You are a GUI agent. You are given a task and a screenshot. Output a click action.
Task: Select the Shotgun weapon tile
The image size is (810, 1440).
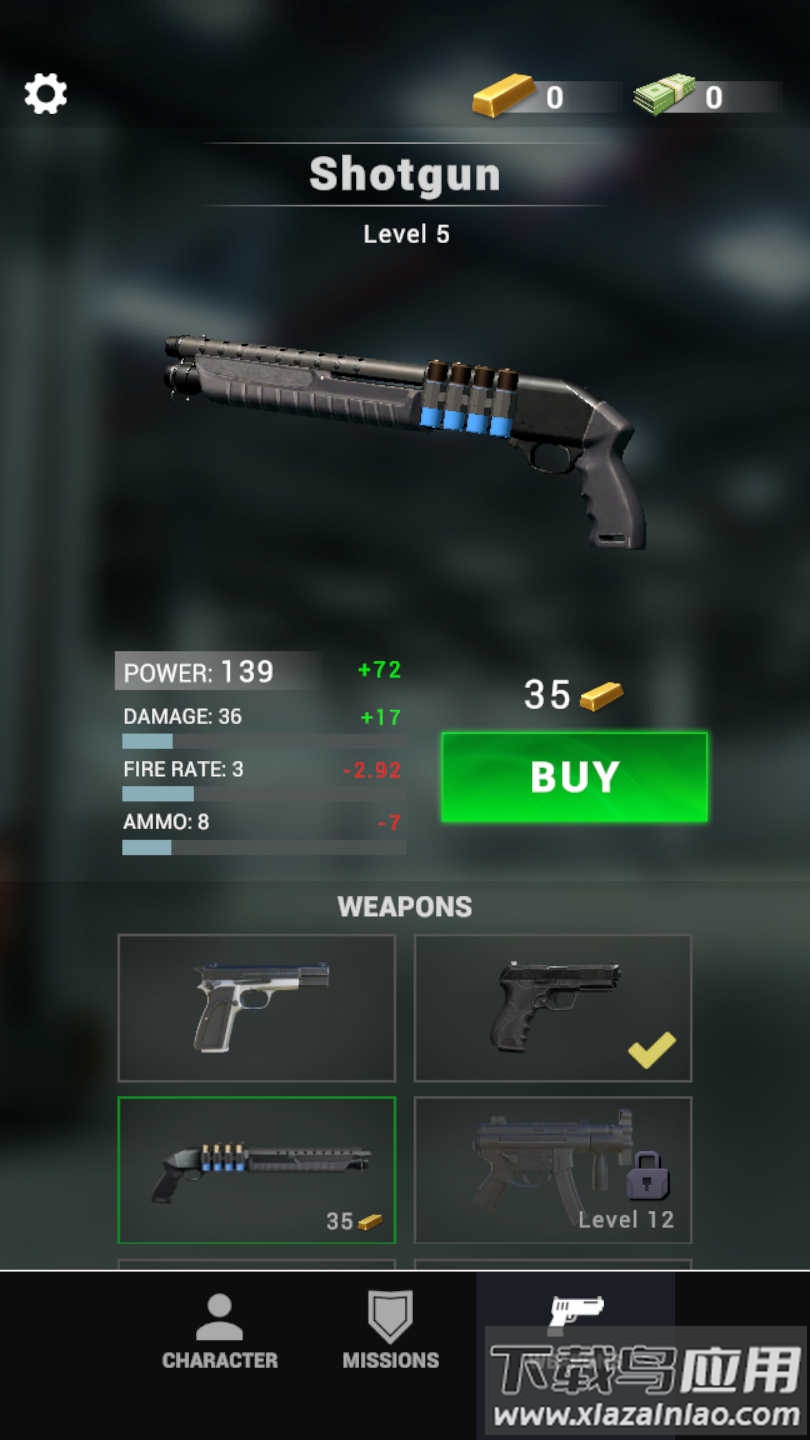(x=257, y=1170)
